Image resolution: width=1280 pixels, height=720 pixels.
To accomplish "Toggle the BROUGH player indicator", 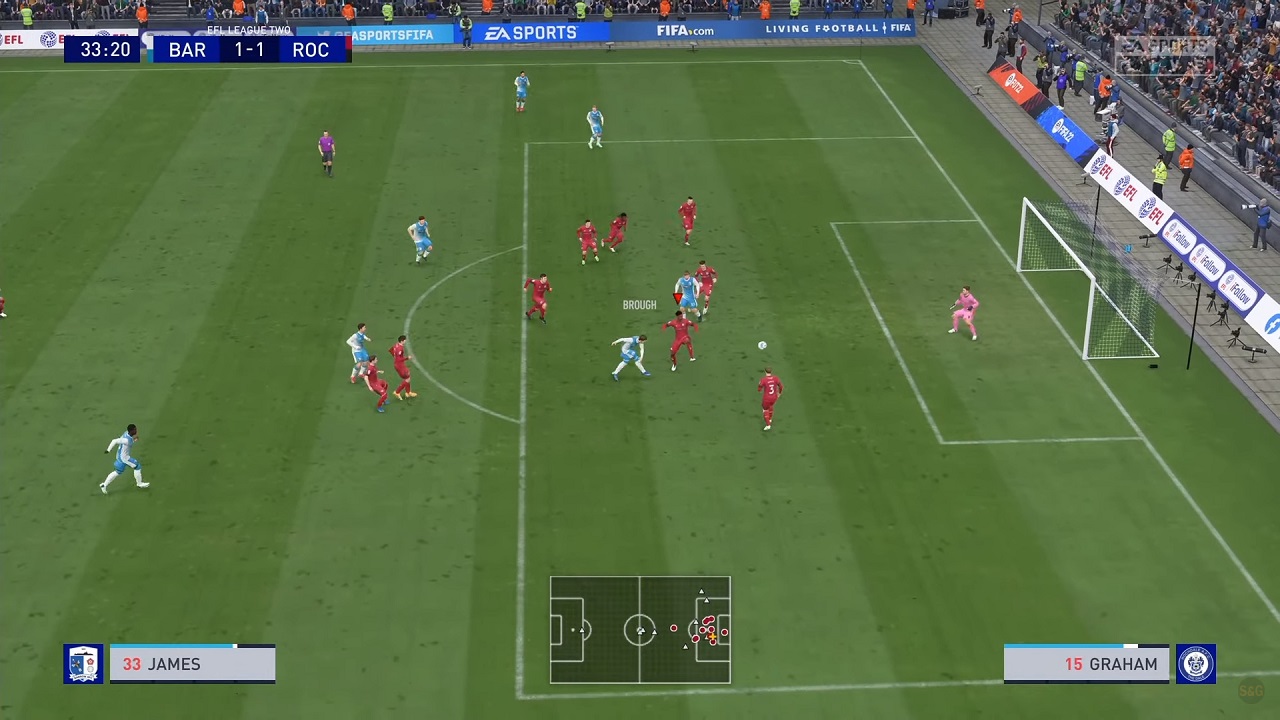I will pos(639,304).
